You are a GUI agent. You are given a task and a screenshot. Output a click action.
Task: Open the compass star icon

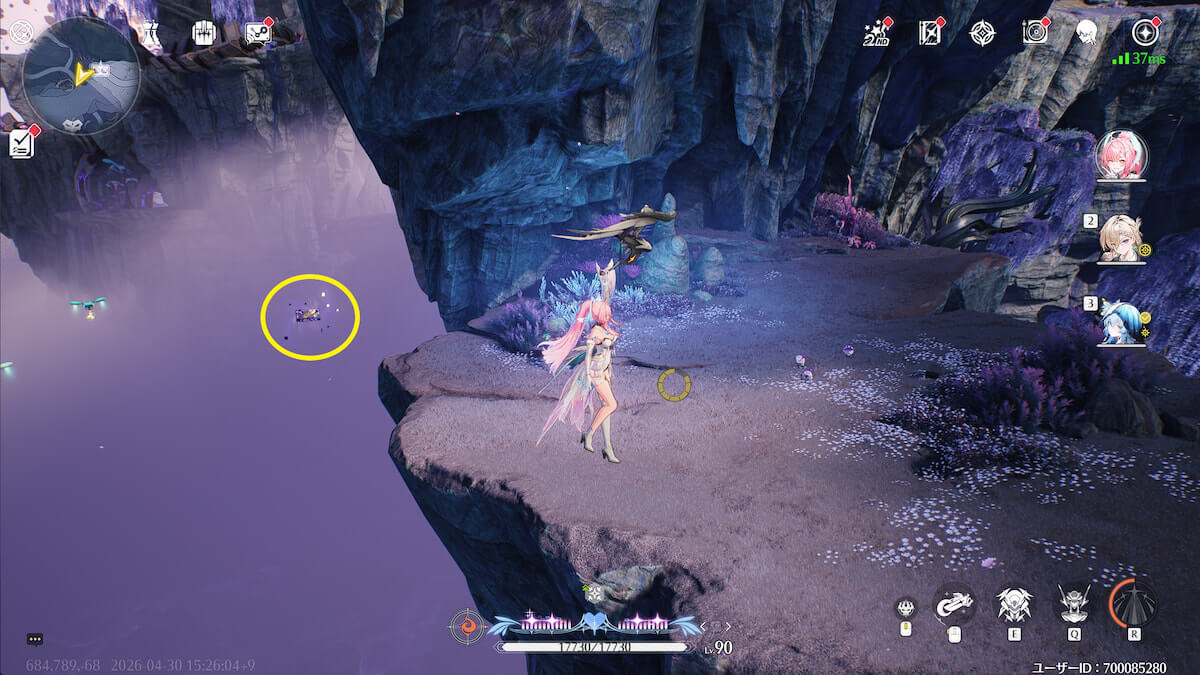click(x=983, y=33)
